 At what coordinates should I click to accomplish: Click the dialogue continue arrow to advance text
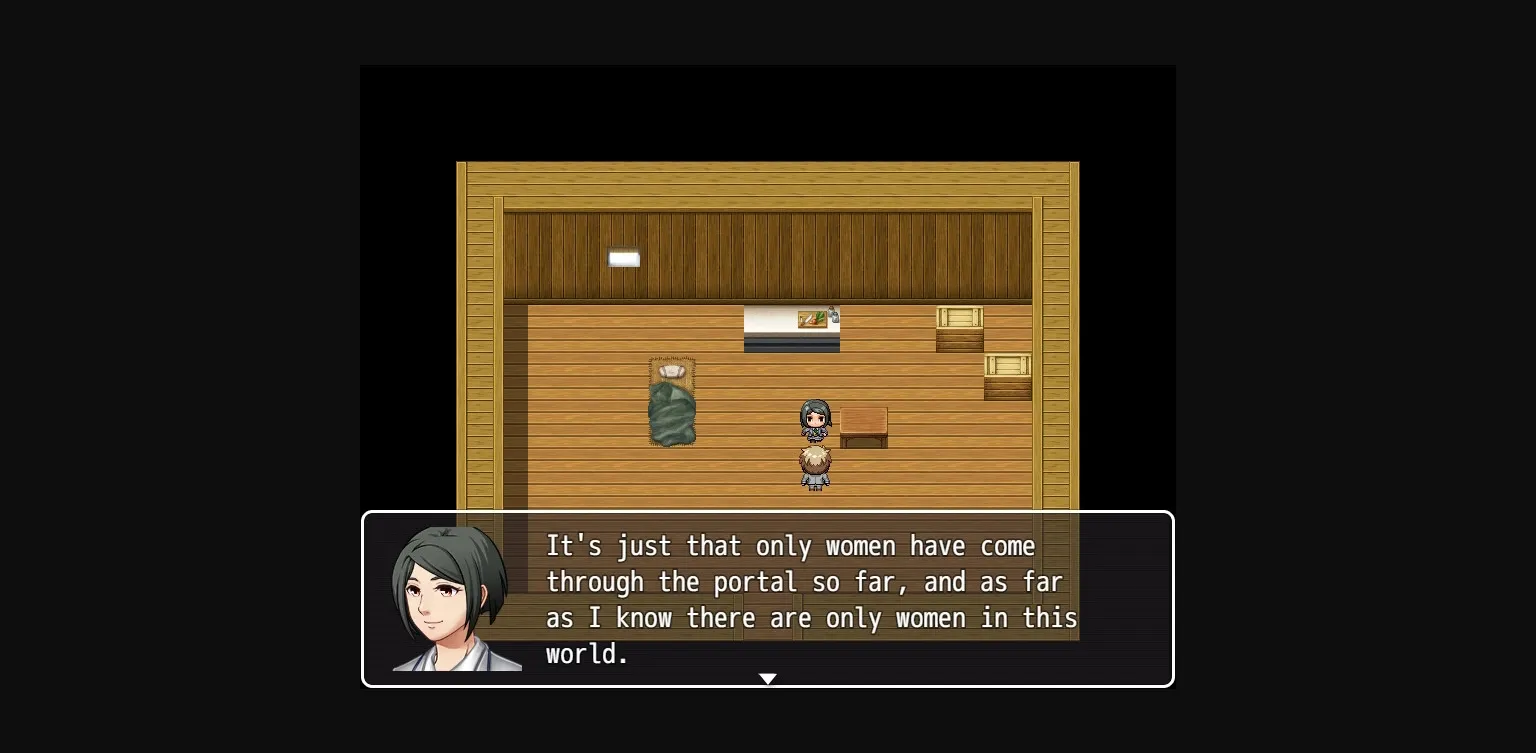pyautogui.click(x=768, y=679)
